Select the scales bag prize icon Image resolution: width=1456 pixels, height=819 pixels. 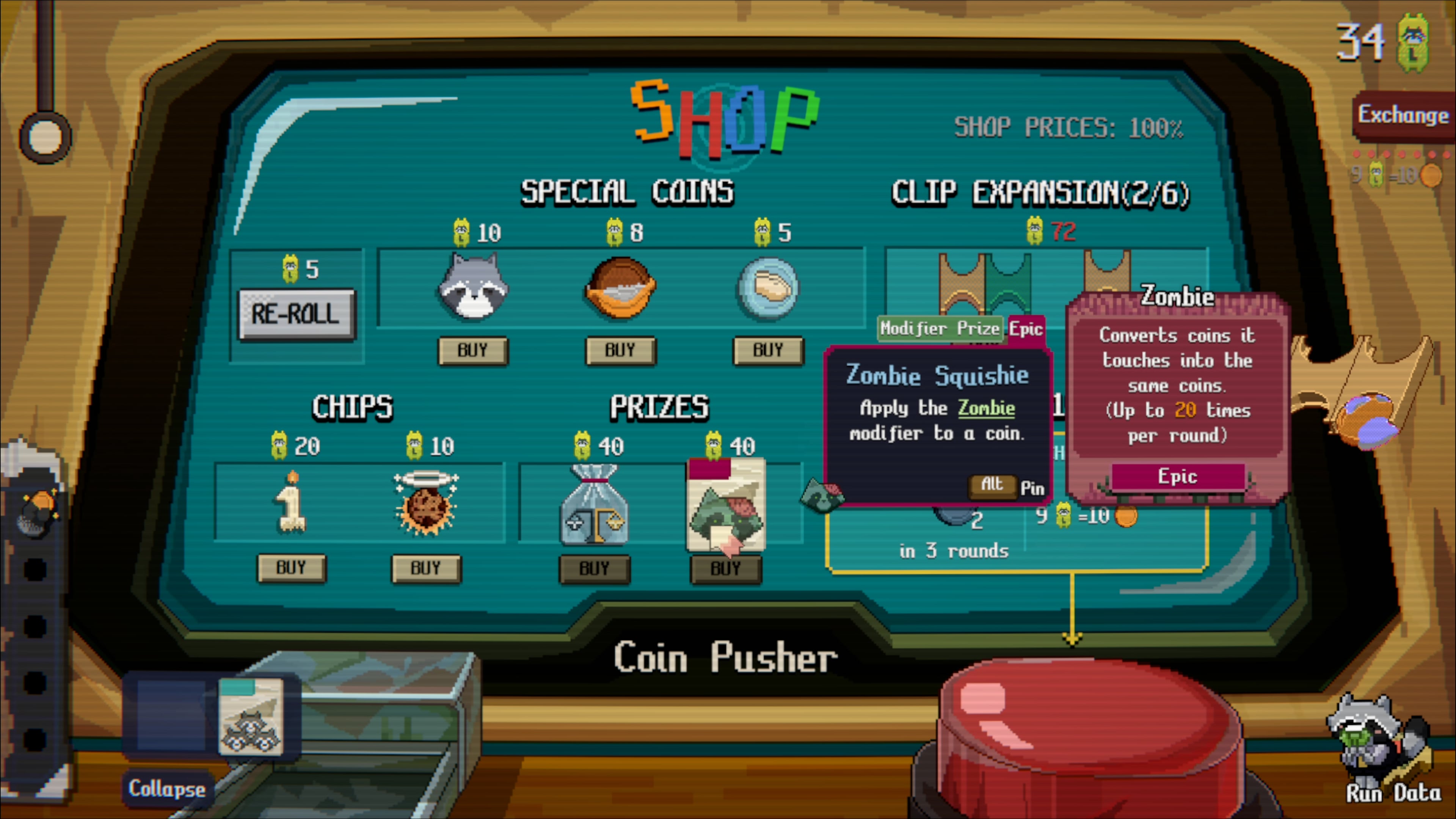pyautogui.click(x=594, y=505)
